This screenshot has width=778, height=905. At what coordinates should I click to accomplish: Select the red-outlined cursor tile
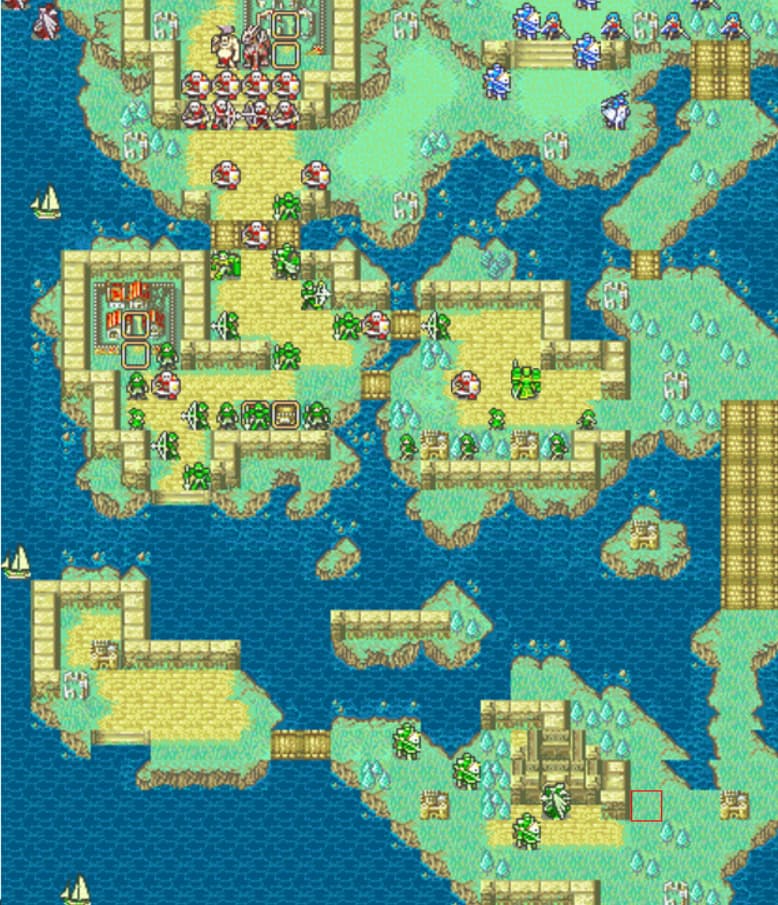pyautogui.click(x=646, y=805)
